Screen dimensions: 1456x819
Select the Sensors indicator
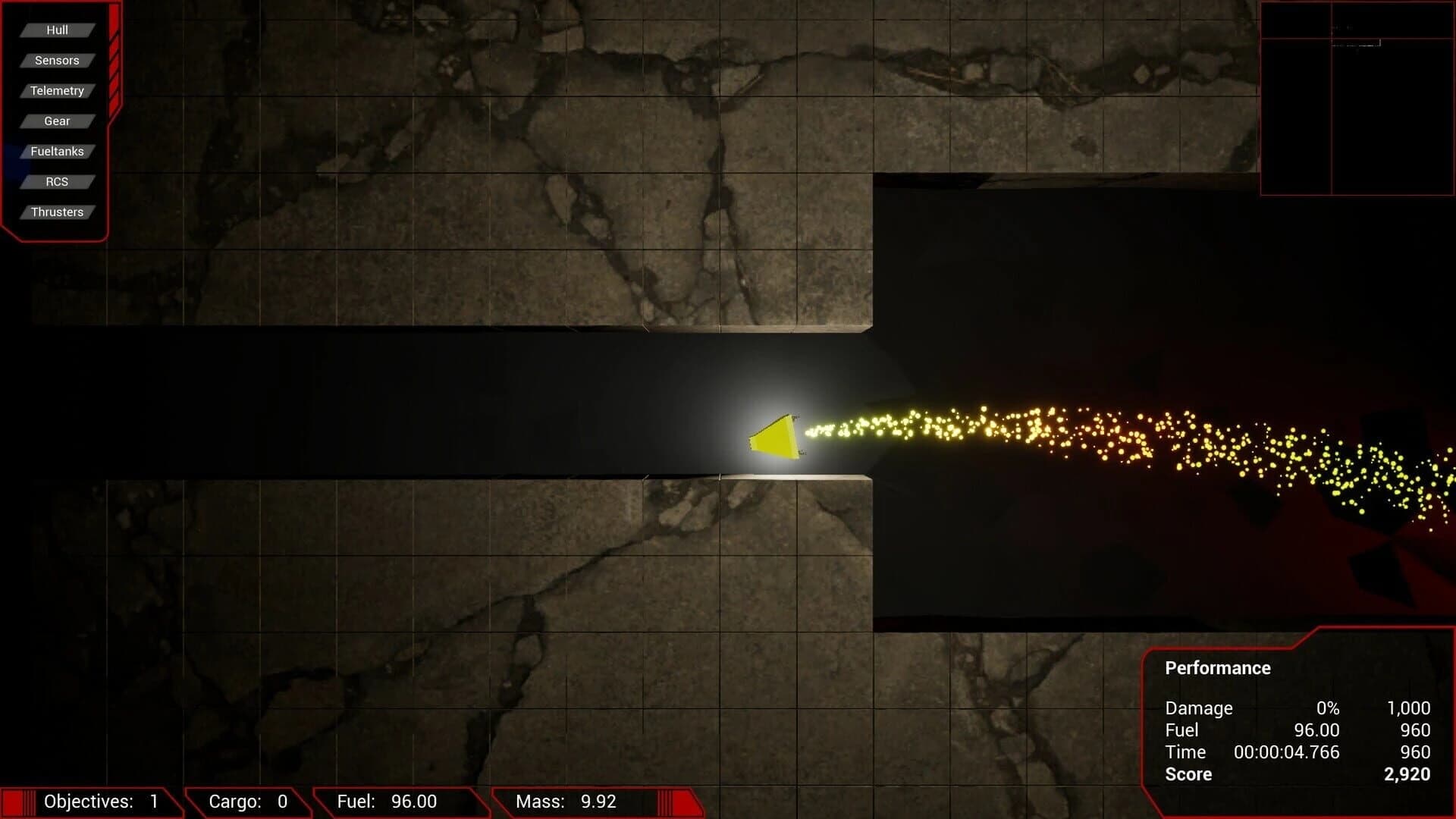click(x=57, y=60)
